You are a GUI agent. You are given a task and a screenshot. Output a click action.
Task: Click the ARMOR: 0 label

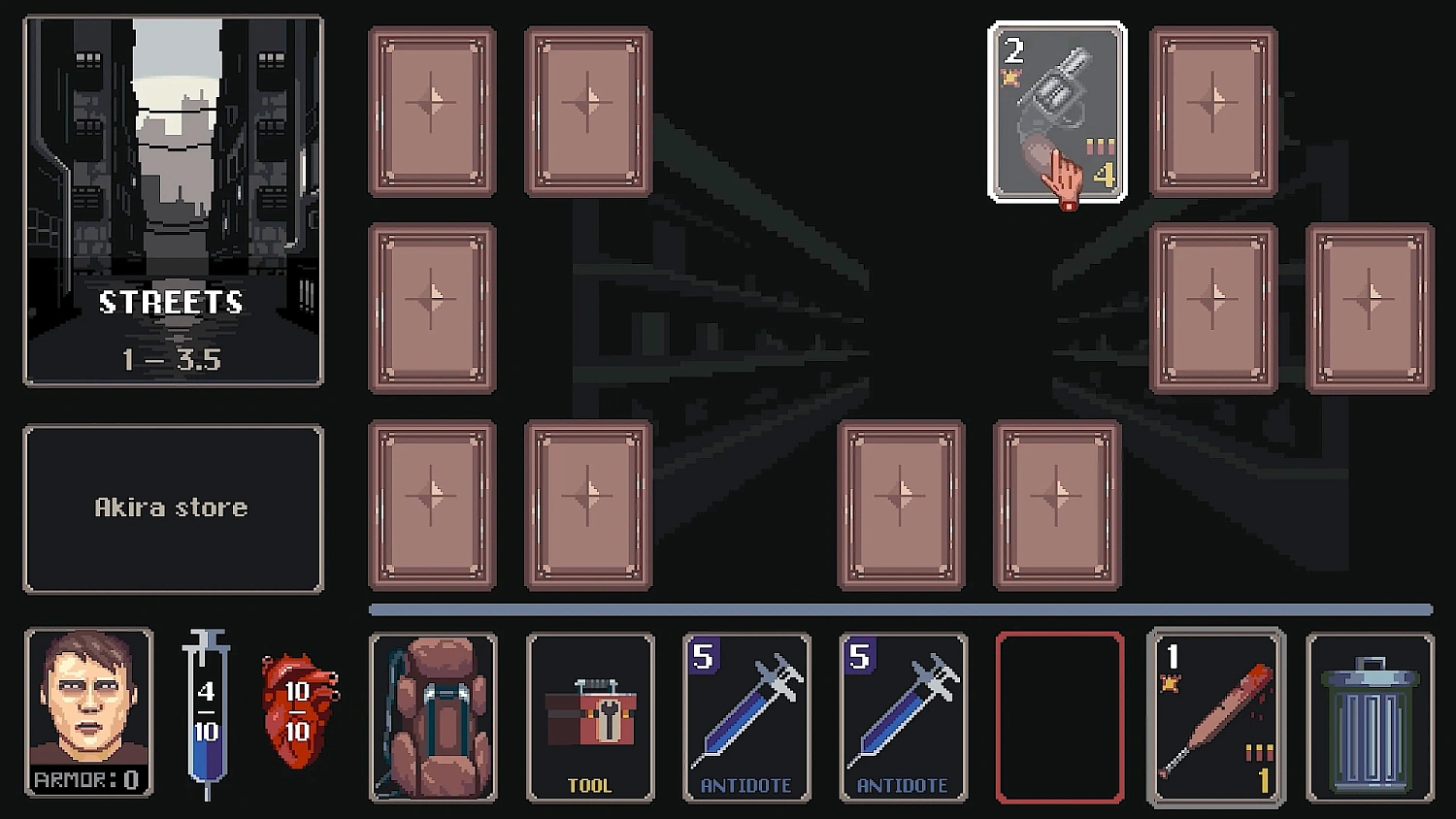86,776
